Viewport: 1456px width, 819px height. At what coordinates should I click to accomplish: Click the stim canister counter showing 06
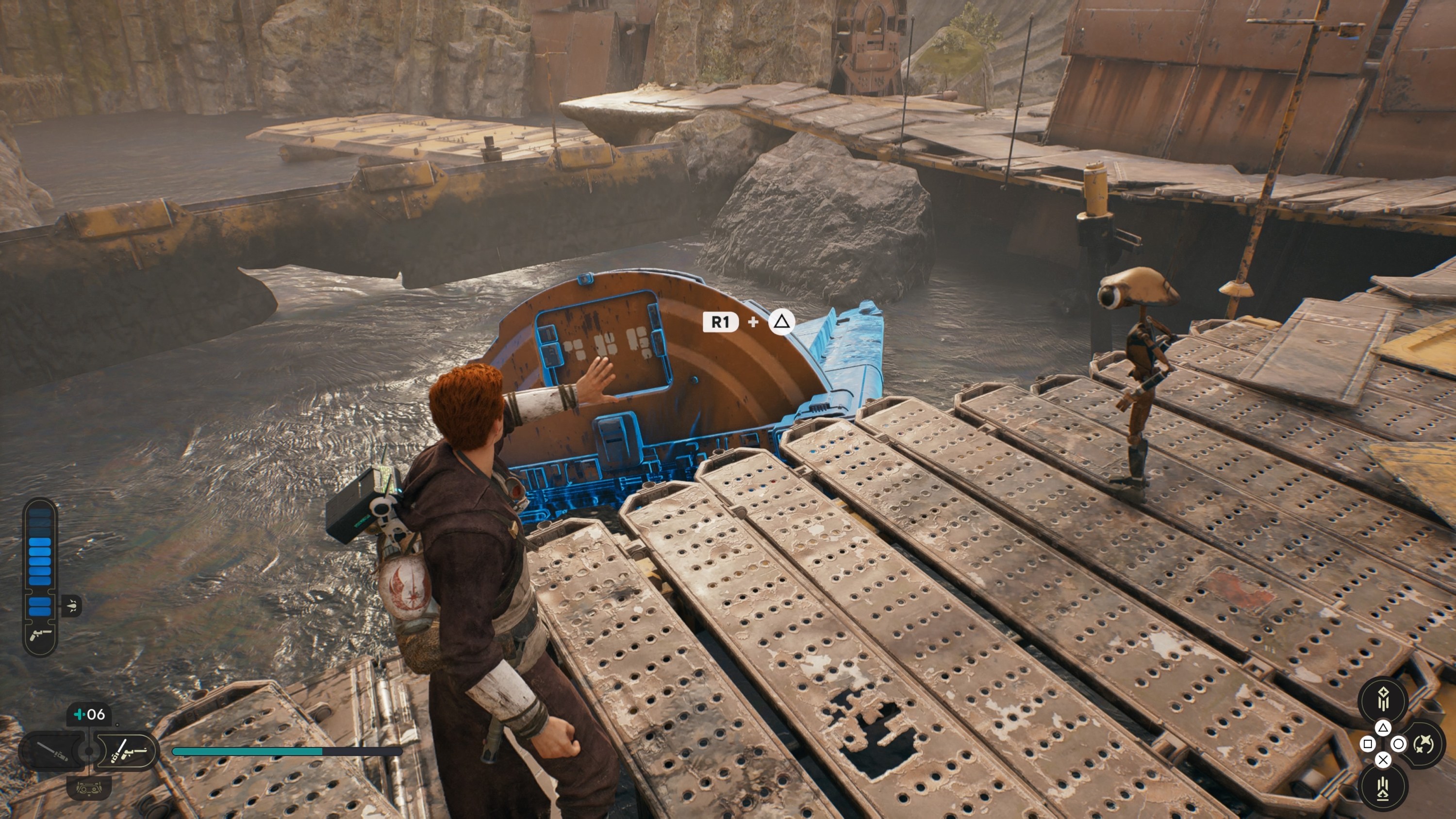pos(90,714)
